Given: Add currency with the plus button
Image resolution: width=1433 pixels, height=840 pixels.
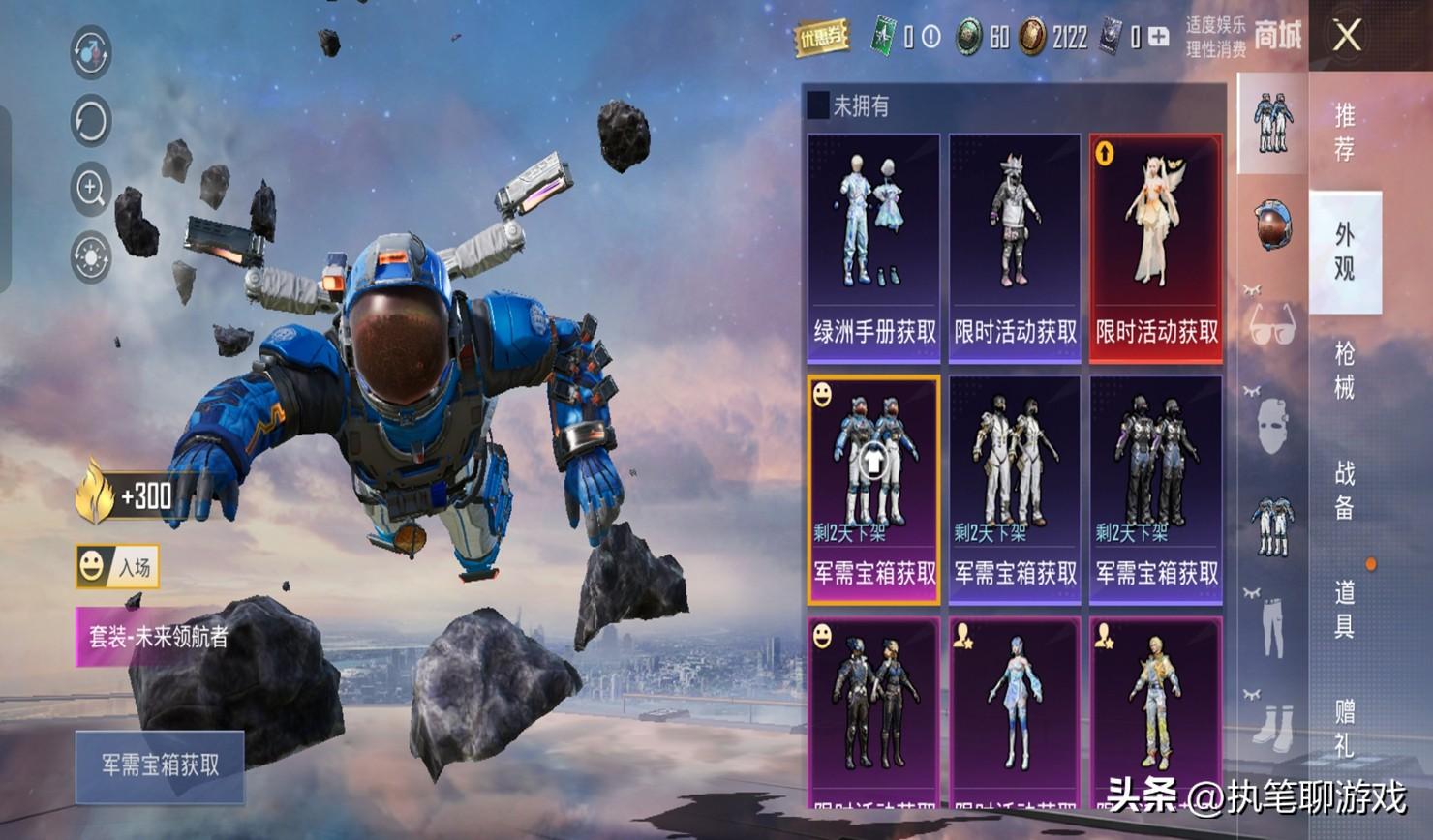Looking at the screenshot, I should (x=1159, y=38).
